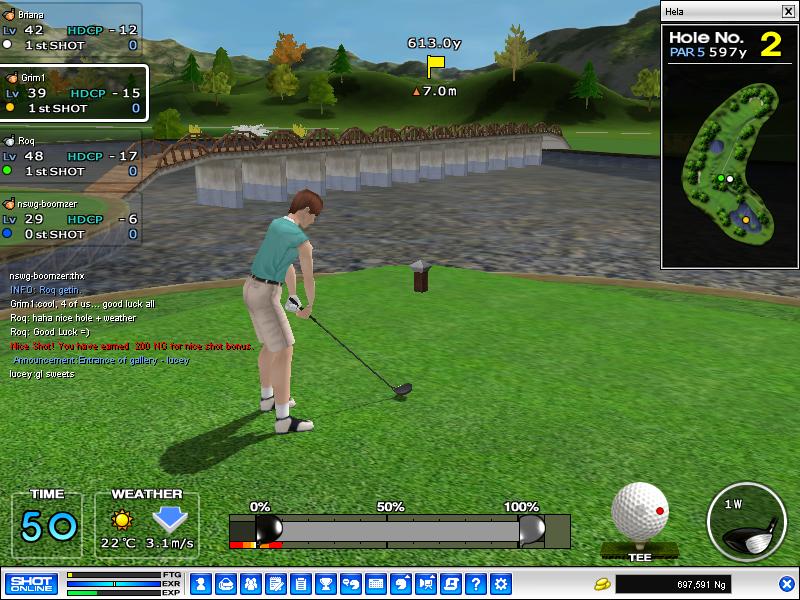This screenshot has width=800, height=600.
Task: Open the question mark help button
Action: point(476,583)
